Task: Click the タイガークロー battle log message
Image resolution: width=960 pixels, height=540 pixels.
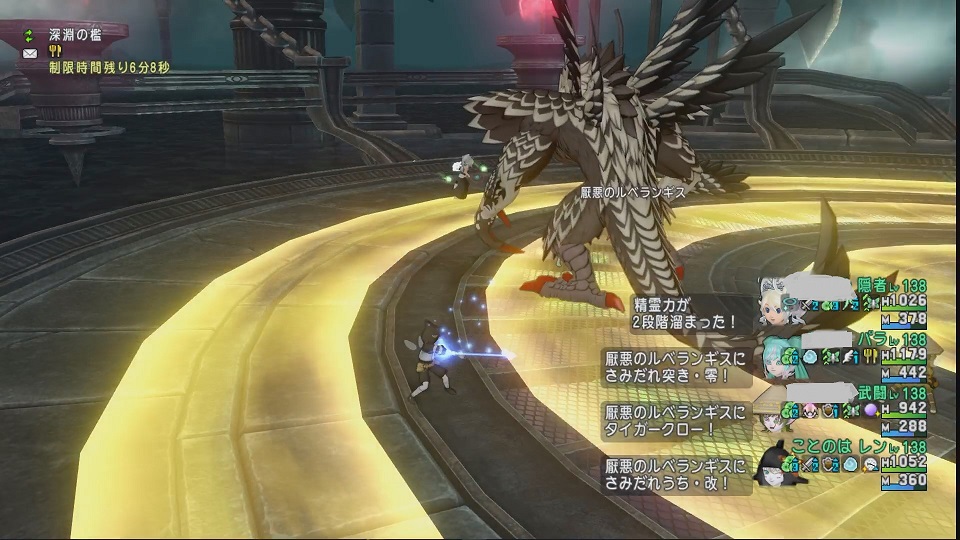Action: pos(676,419)
